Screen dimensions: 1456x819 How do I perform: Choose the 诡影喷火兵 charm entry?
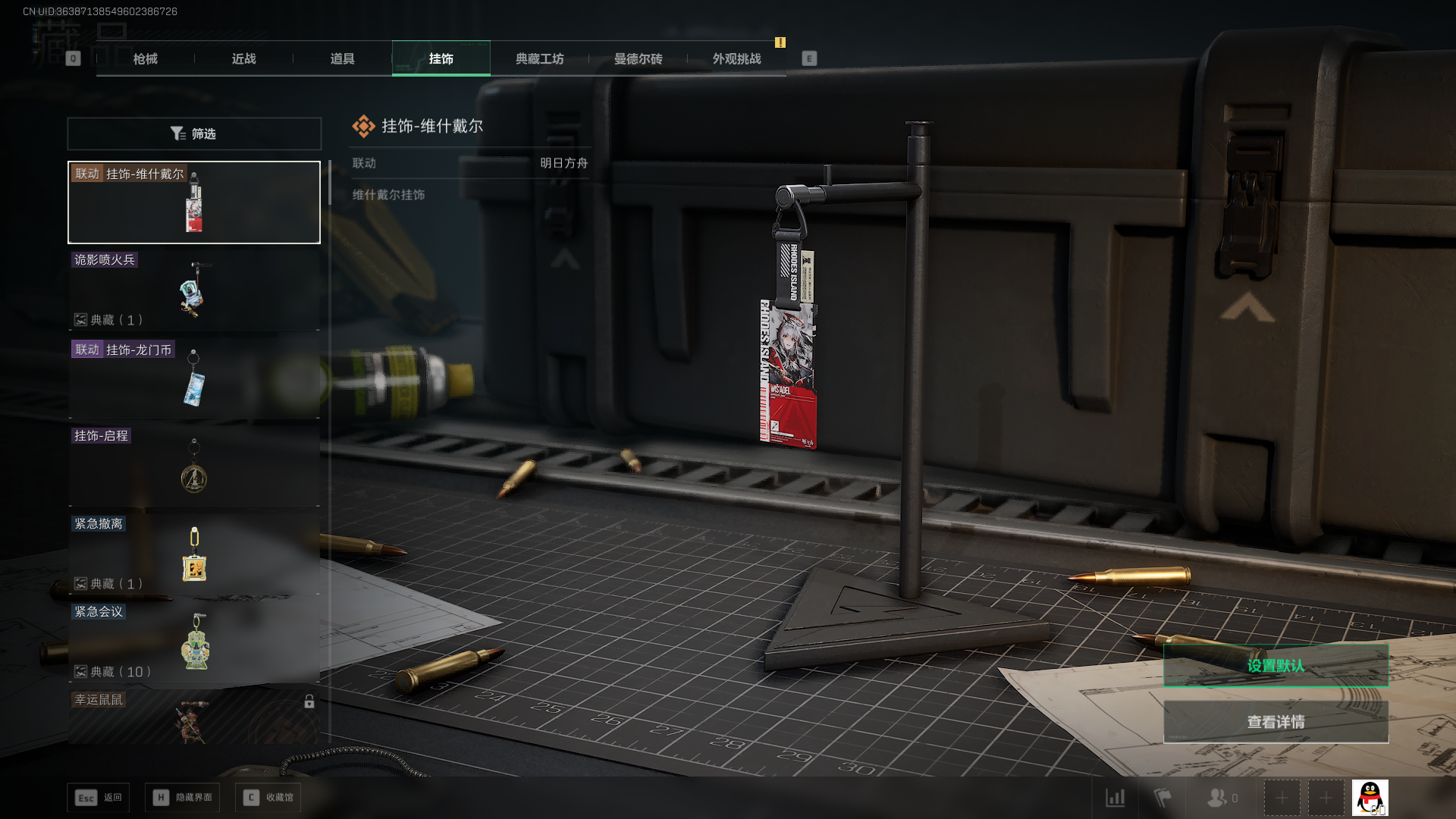194,290
